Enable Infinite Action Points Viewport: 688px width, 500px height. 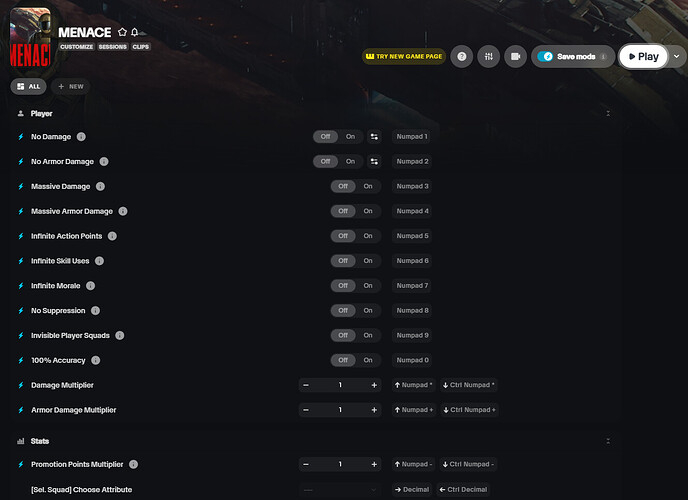(368, 236)
